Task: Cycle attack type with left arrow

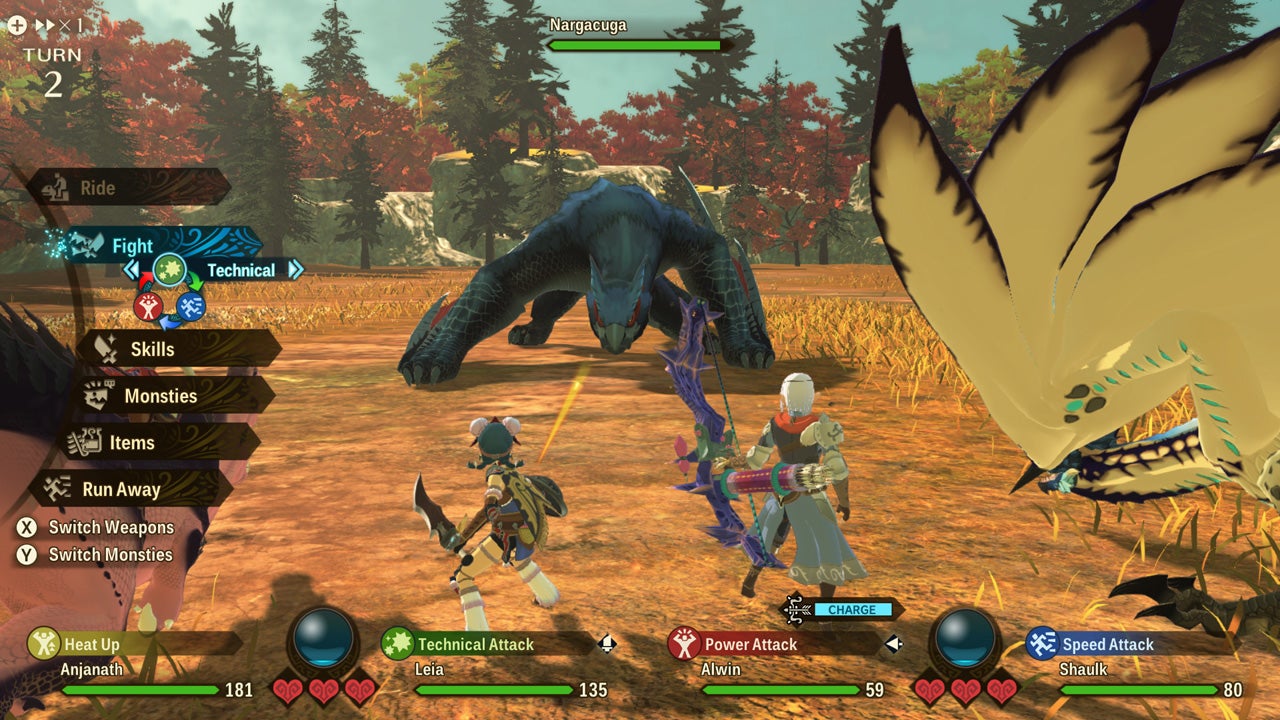Action: tap(131, 270)
